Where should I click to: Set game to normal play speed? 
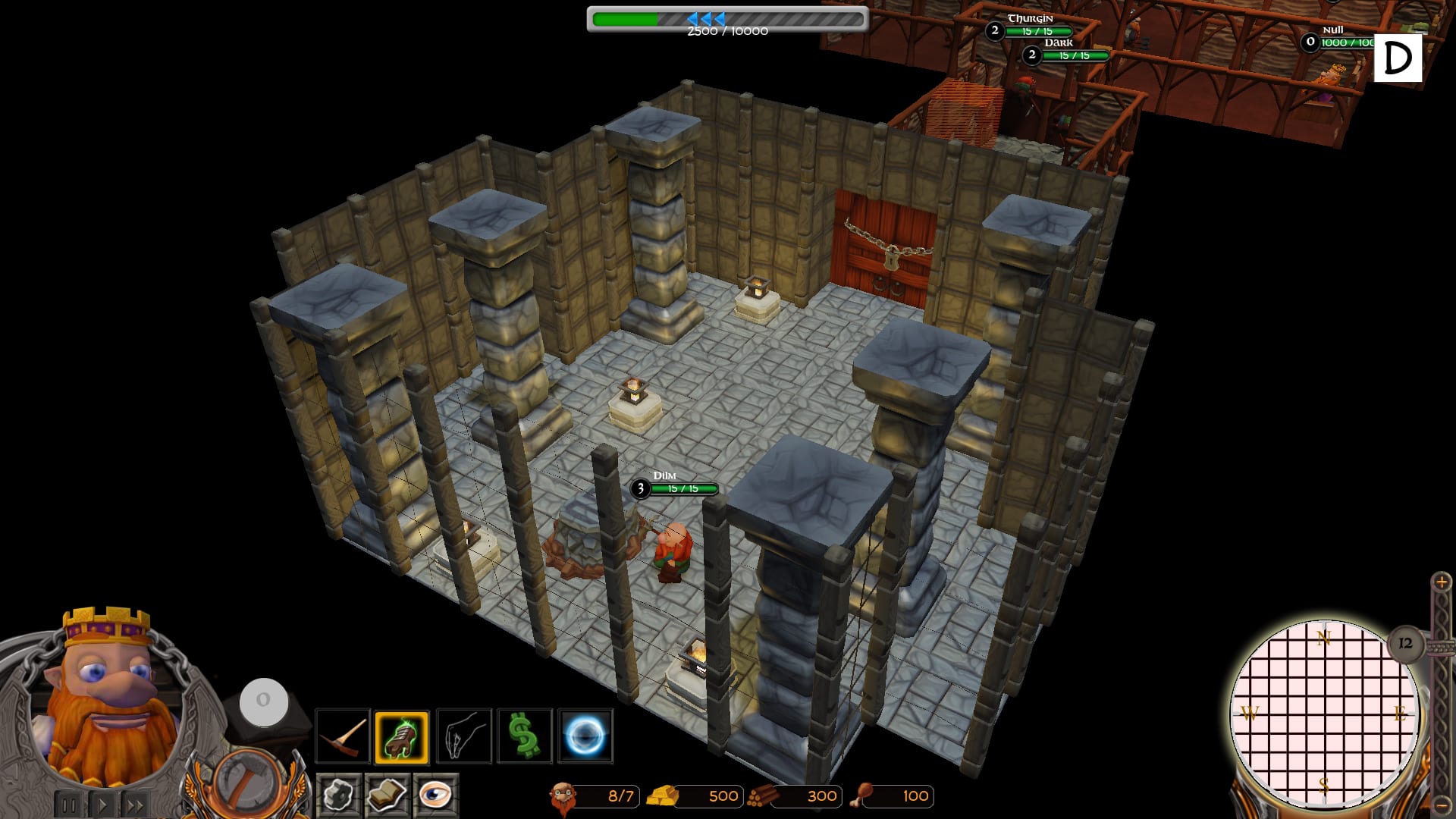(103, 805)
